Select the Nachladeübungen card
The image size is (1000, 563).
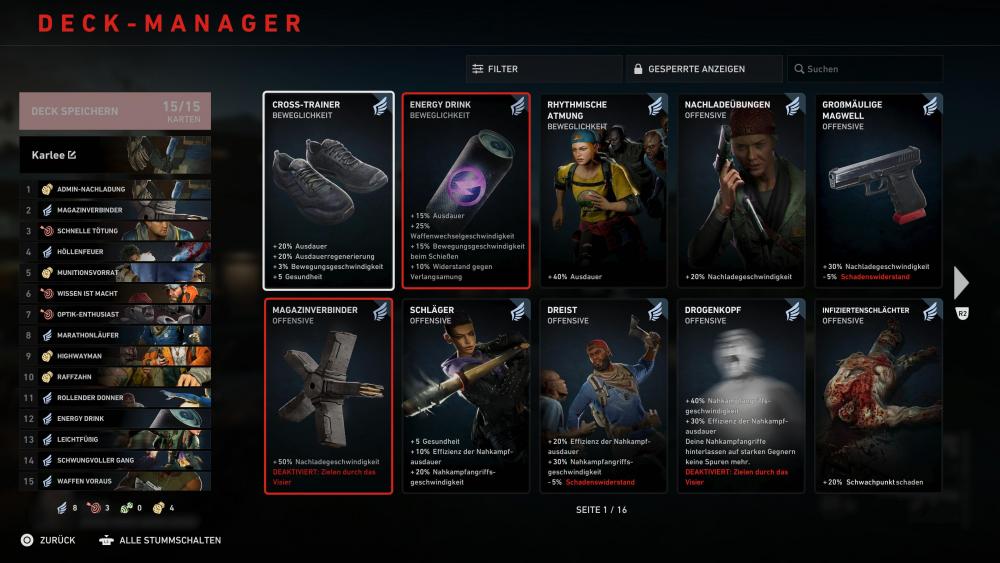click(741, 191)
